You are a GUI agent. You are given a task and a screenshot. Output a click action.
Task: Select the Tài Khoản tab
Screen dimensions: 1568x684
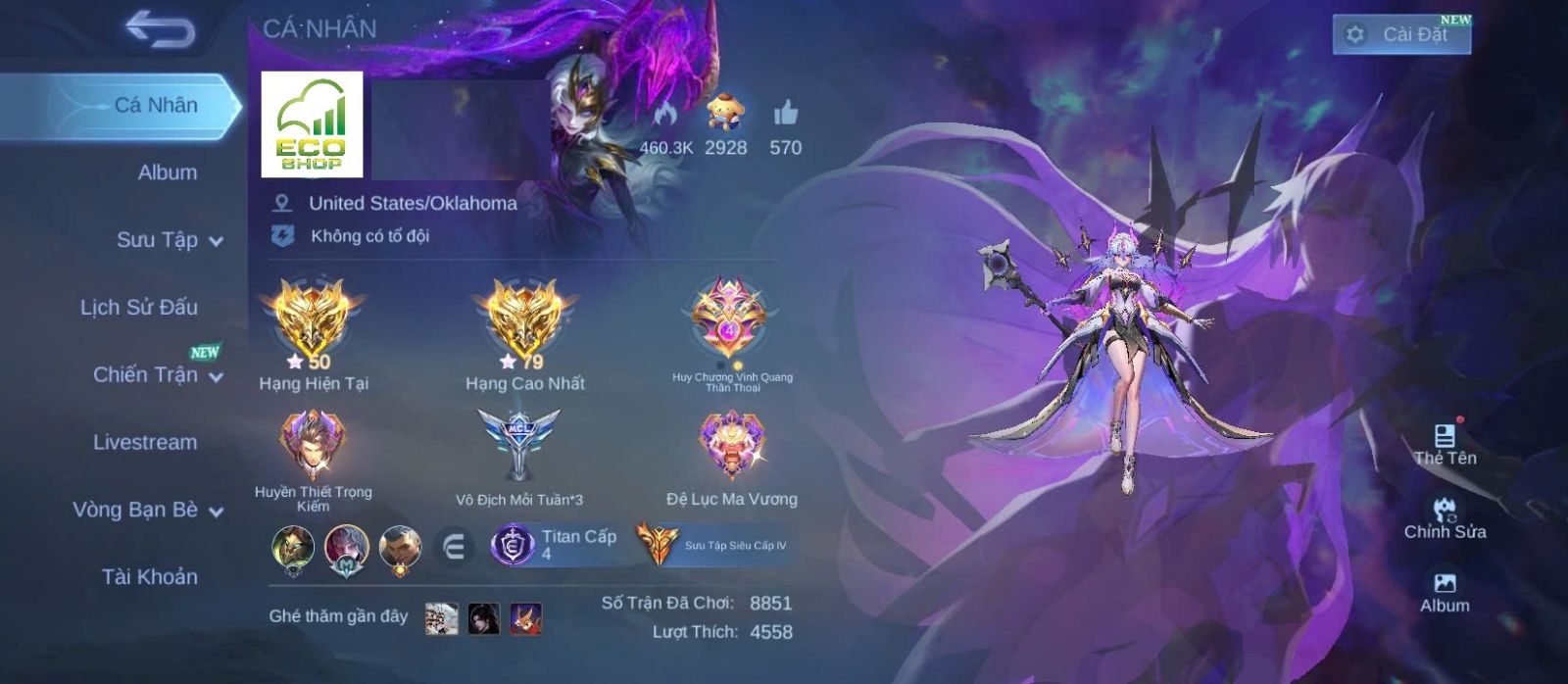(x=149, y=577)
